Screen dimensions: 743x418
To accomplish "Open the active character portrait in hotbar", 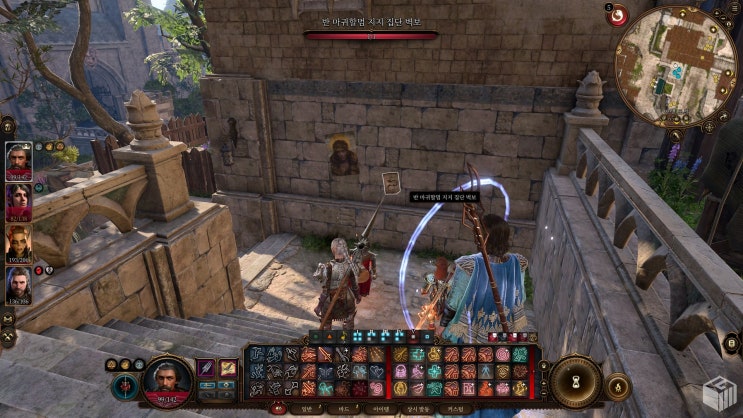I will pyautogui.click(x=167, y=380).
